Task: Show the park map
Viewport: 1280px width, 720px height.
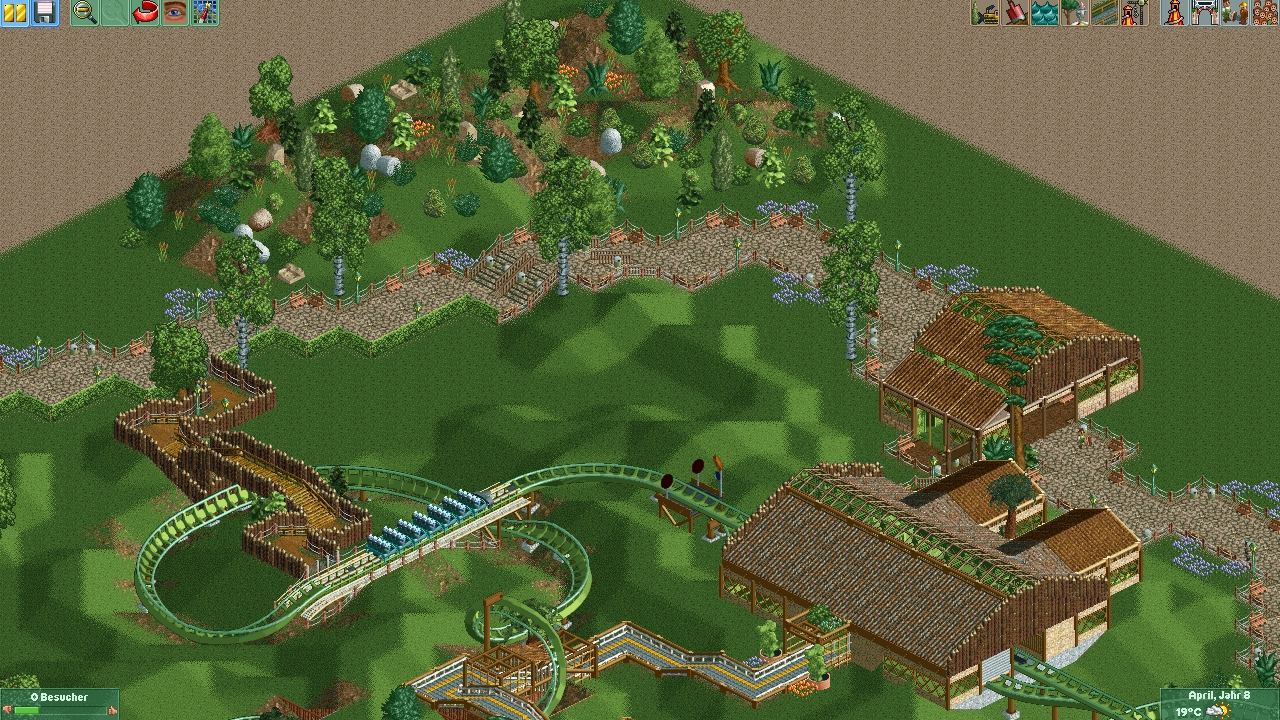Action: [x=205, y=12]
